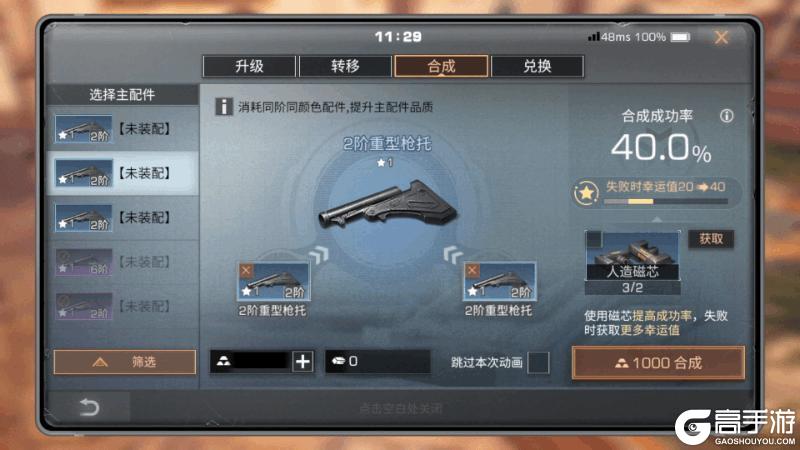The width and height of the screenshot is (800, 450).
Task: Switch to the 升级 tab
Action: (249, 66)
